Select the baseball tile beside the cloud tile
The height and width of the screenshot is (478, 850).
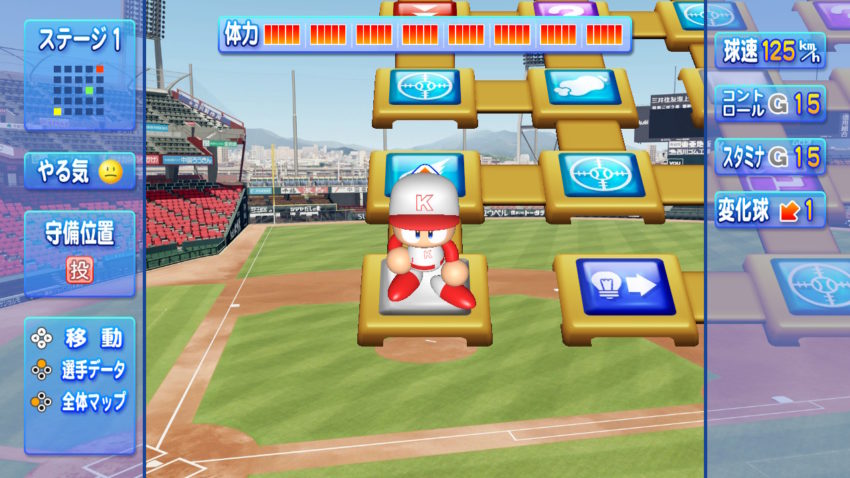point(424,86)
